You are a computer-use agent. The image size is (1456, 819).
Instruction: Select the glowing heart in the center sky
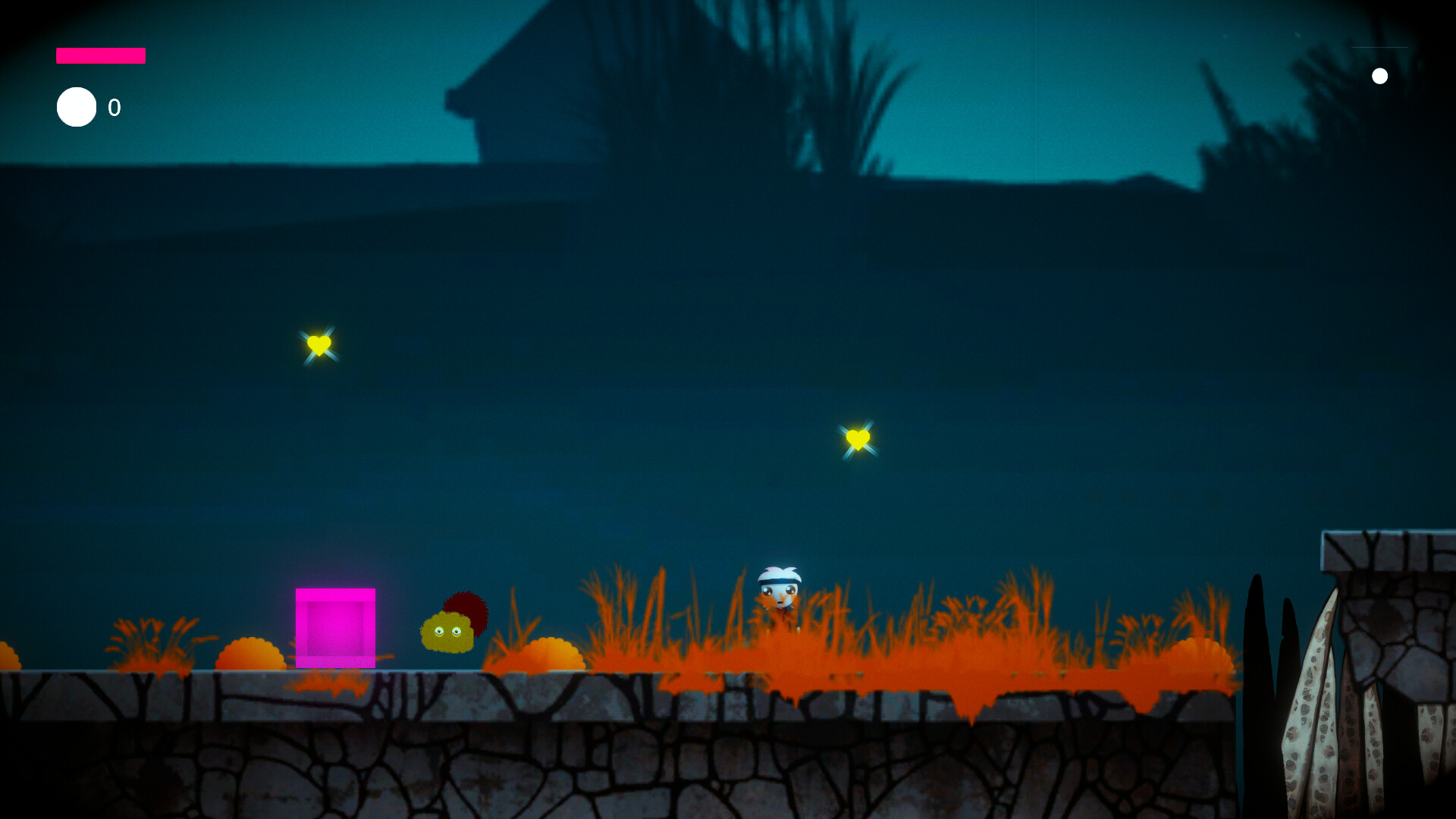pos(858,438)
